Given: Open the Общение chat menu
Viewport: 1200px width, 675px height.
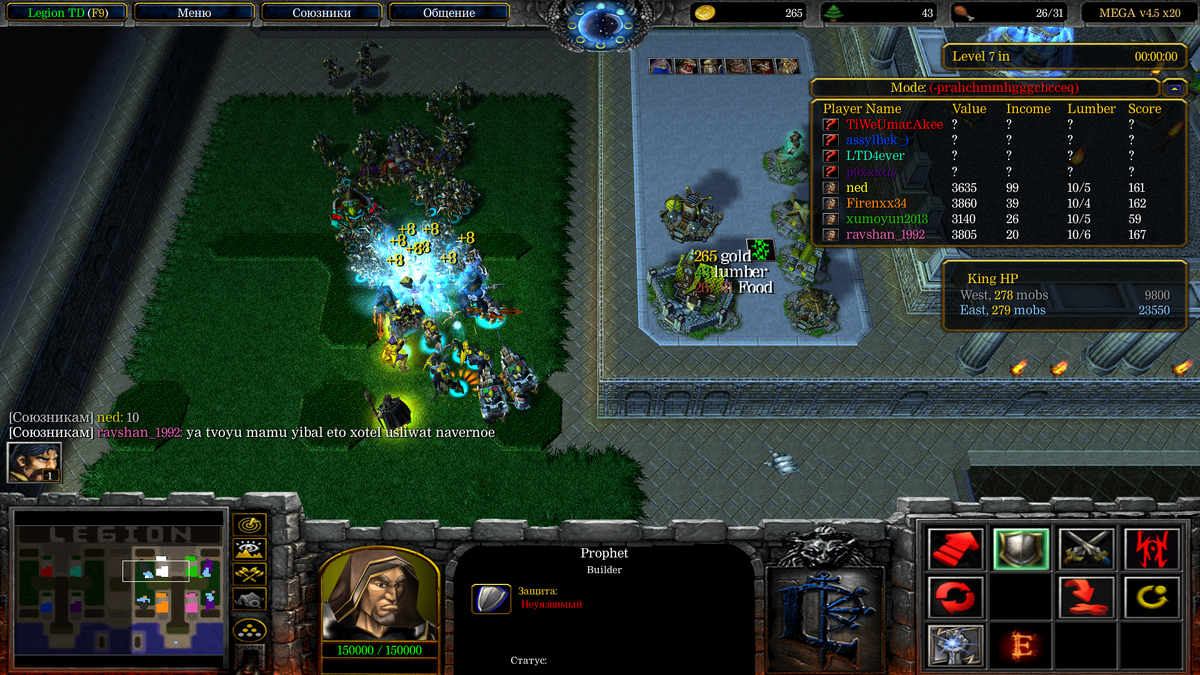Looking at the screenshot, I should (448, 13).
